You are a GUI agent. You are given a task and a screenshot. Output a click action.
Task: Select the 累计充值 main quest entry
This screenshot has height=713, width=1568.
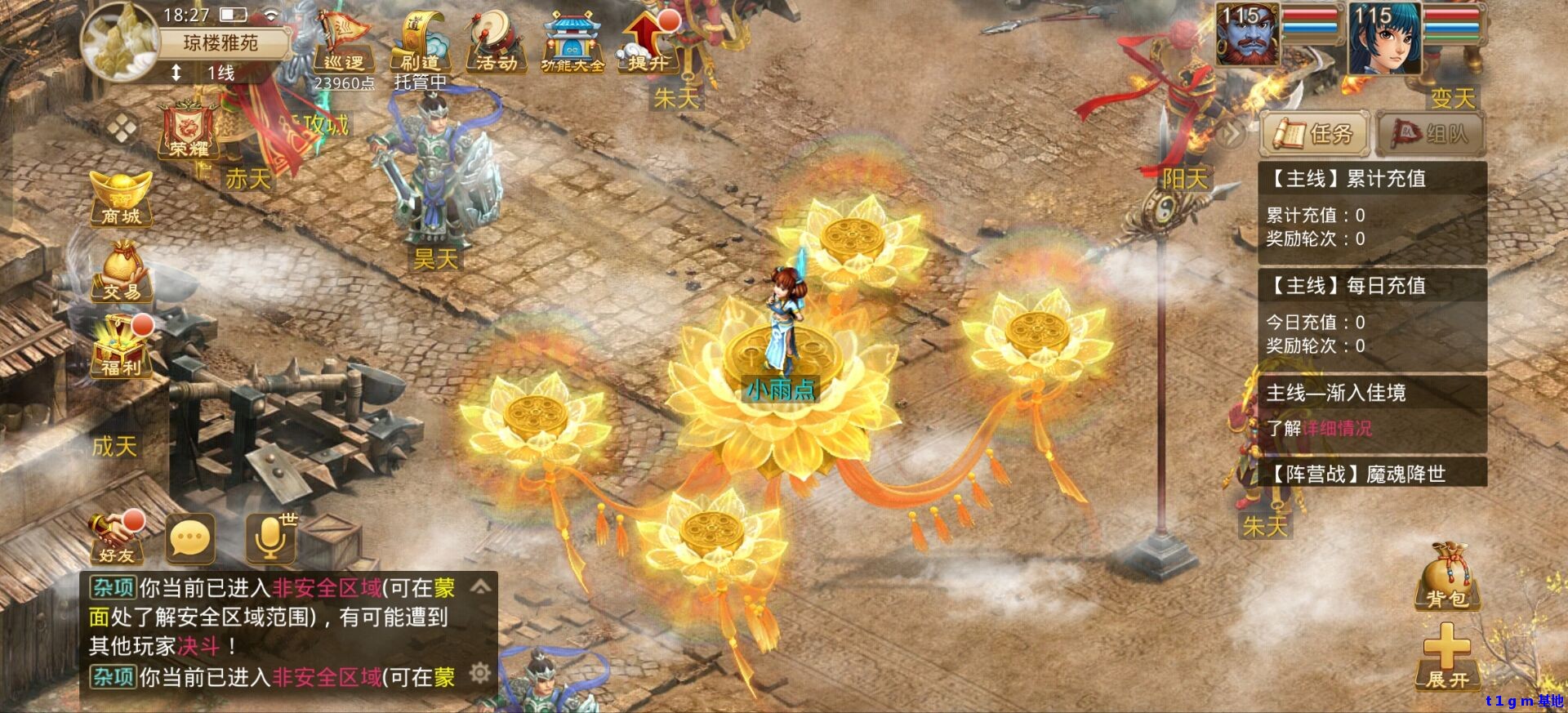(x=1372, y=179)
